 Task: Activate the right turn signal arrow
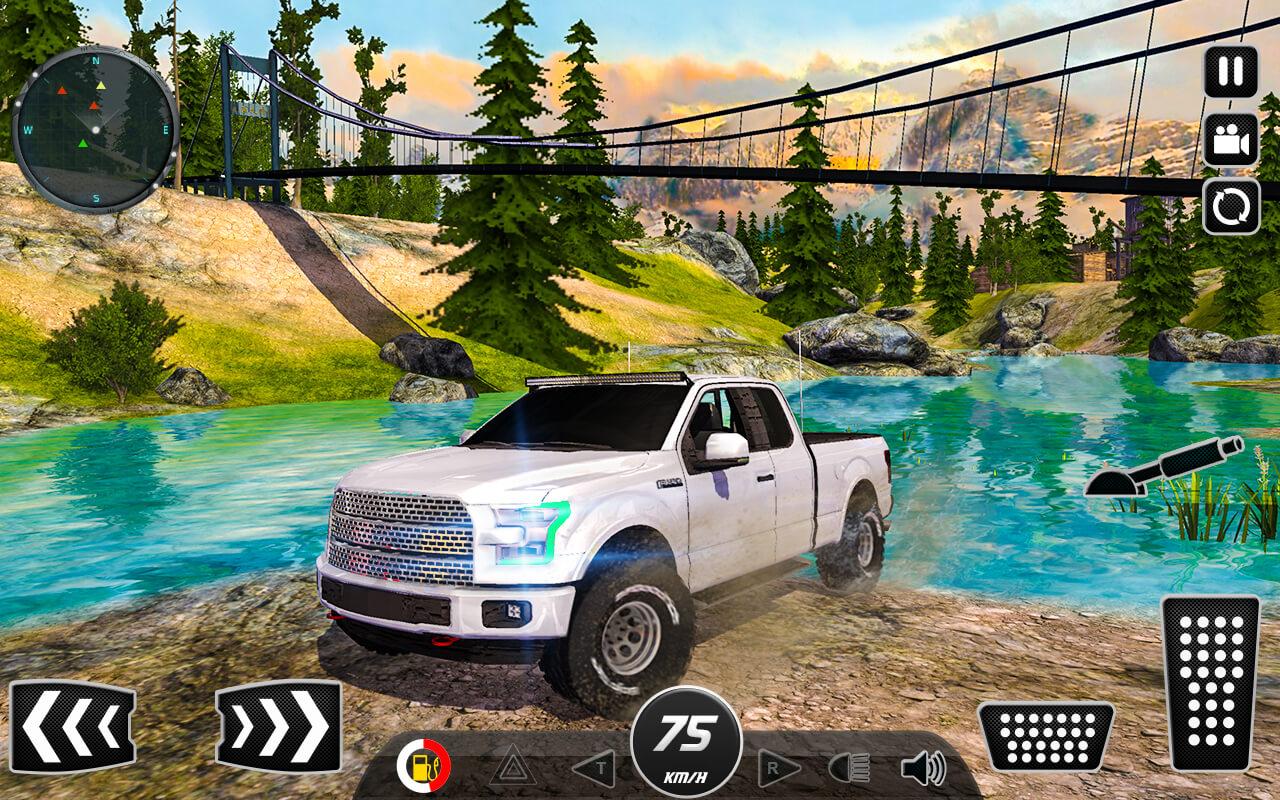[x=779, y=768]
